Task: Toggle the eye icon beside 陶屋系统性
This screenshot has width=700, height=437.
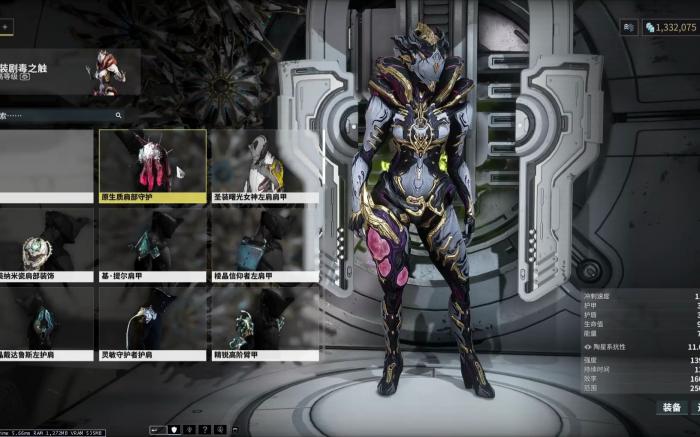Action: tap(587, 346)
